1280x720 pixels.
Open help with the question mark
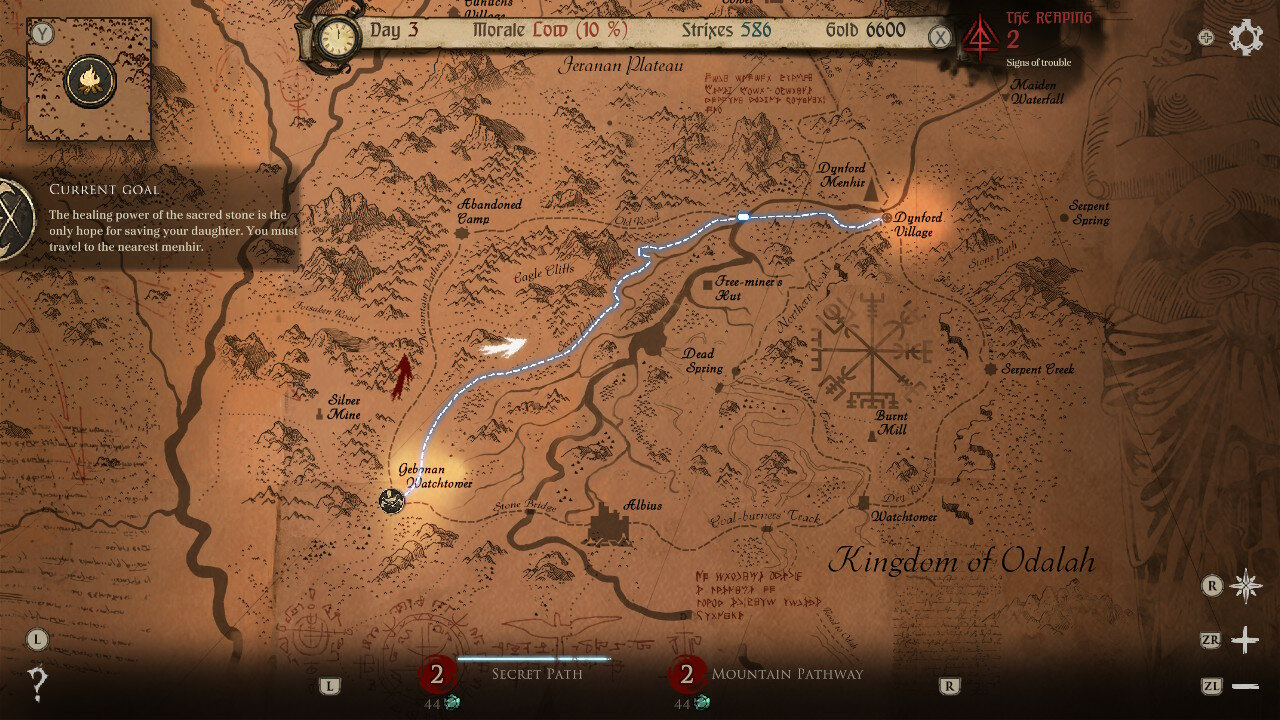click(x=38, y=685)
